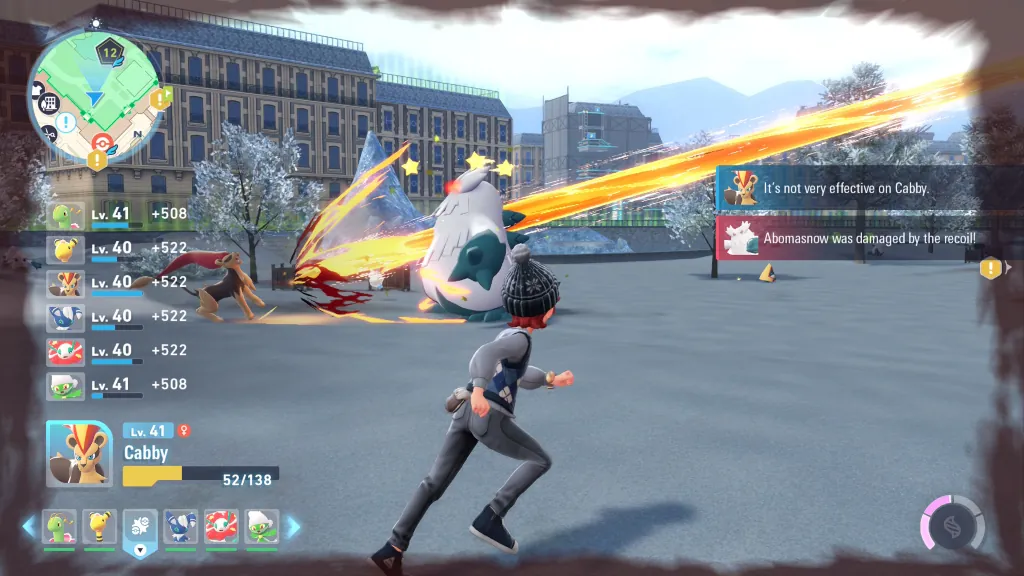Switch to Meowstic in the bottom party bar
Screen dimensions: 1024x576
(x=181, y=526)
